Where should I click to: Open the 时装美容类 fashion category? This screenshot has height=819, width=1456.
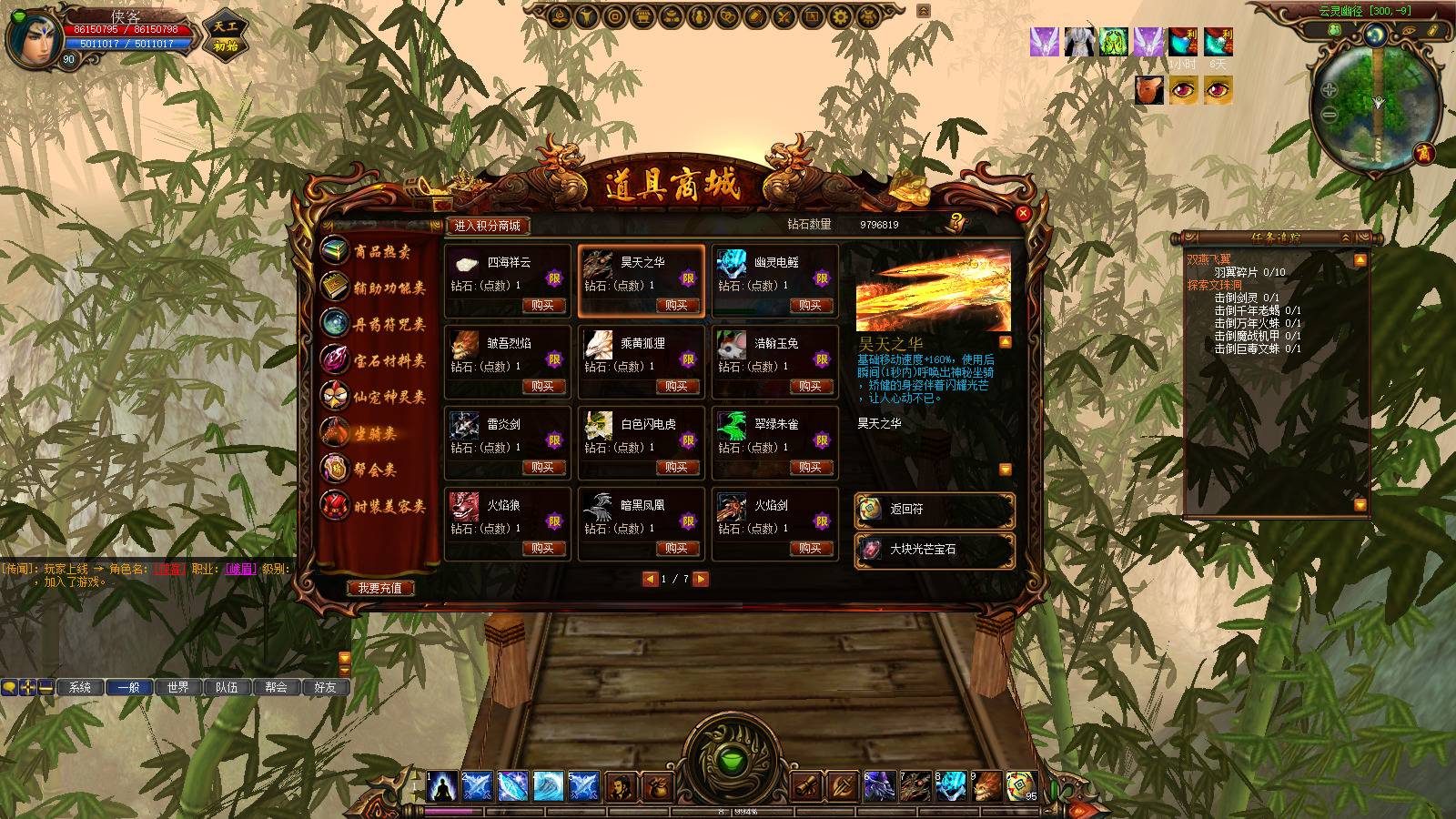[x=335, y=501]
